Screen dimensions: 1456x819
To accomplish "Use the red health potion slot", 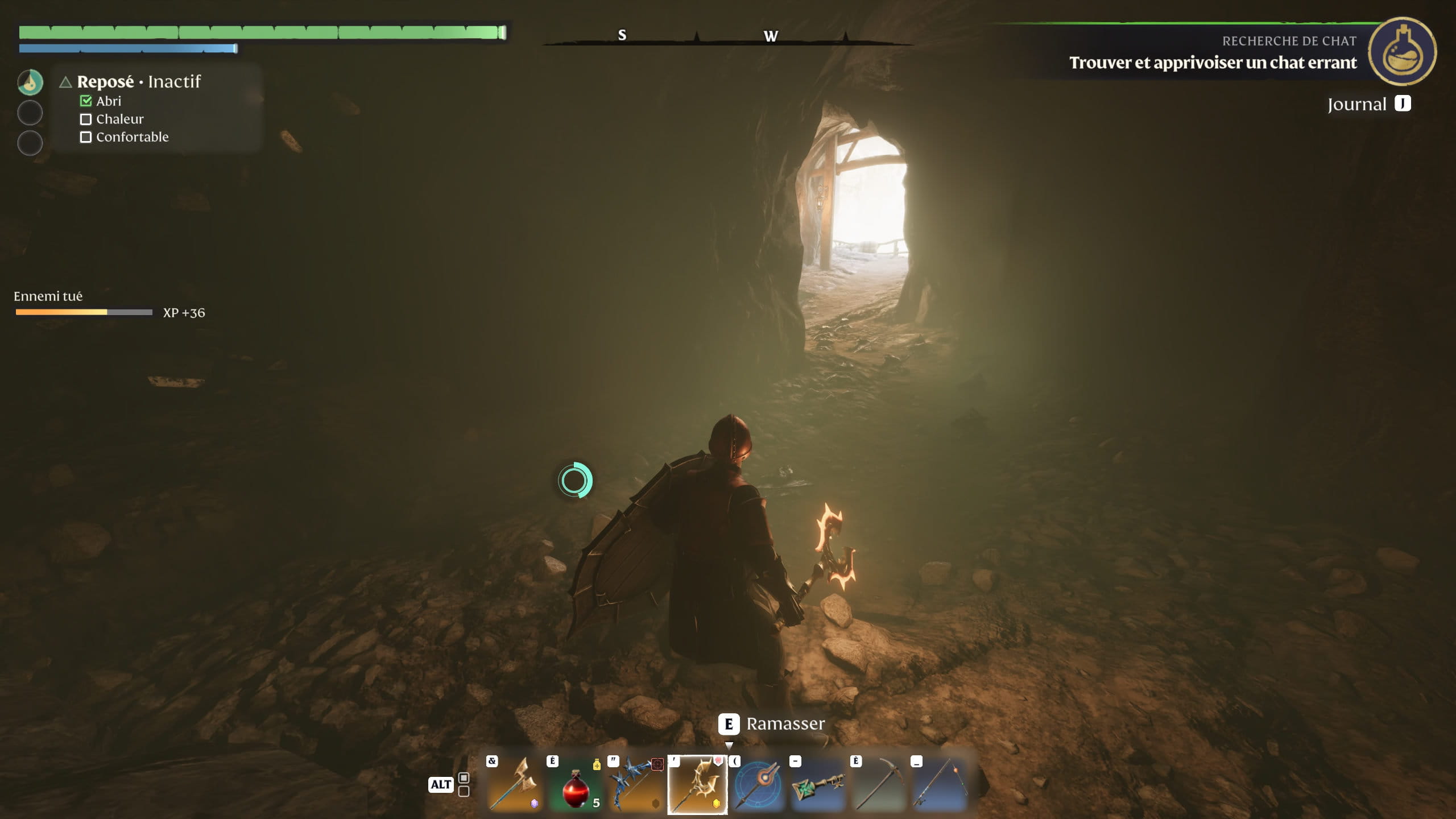I will [576, 785].
